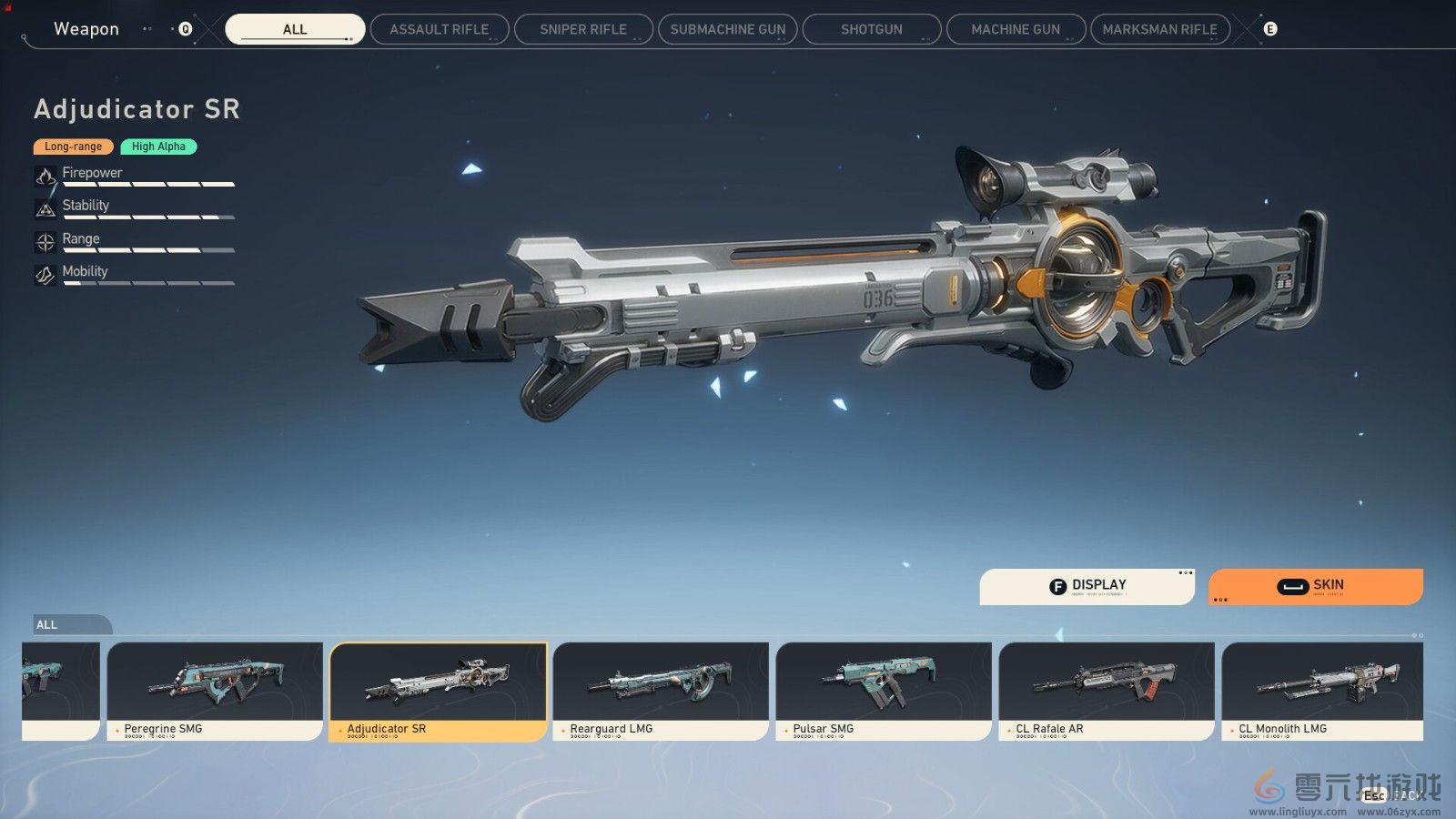This screenshot has height=819, width=1456.
Task: View the CL Rafale AR
Action: (1107, 690)
